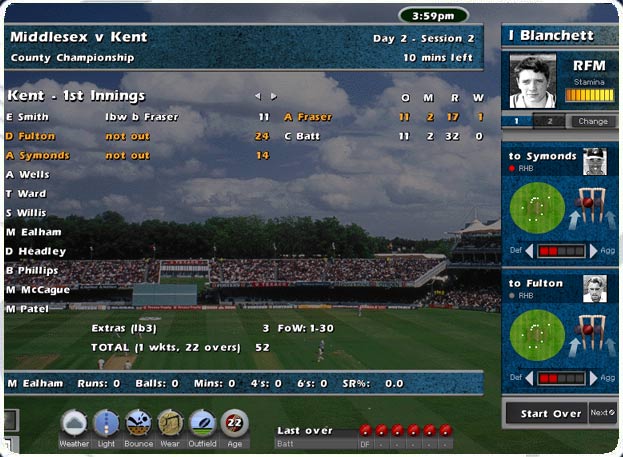
Task: Show pitch Bounce information
Action: 138,424
